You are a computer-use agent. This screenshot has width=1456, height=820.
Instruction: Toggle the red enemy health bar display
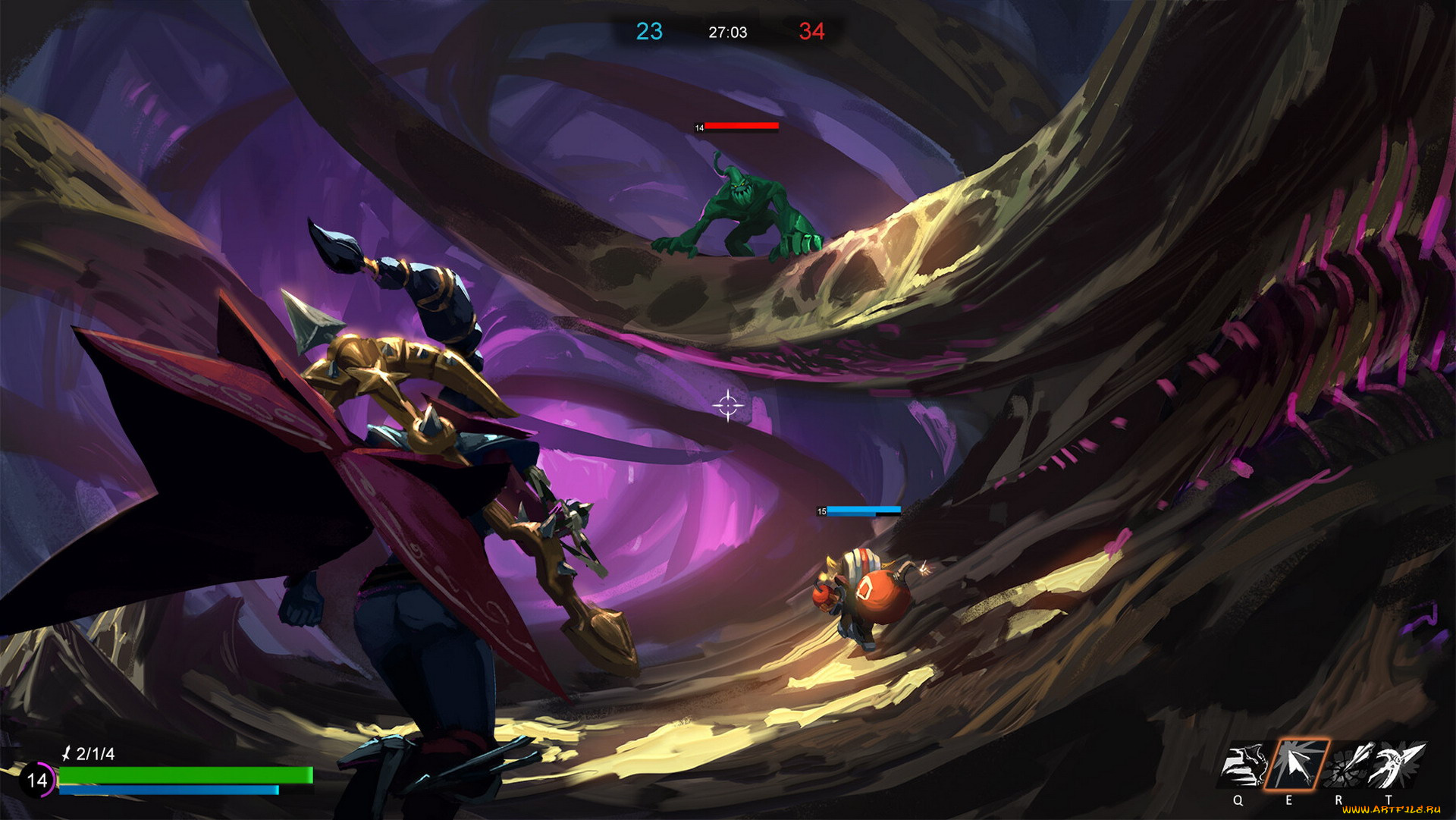click(x=742, y=126)
